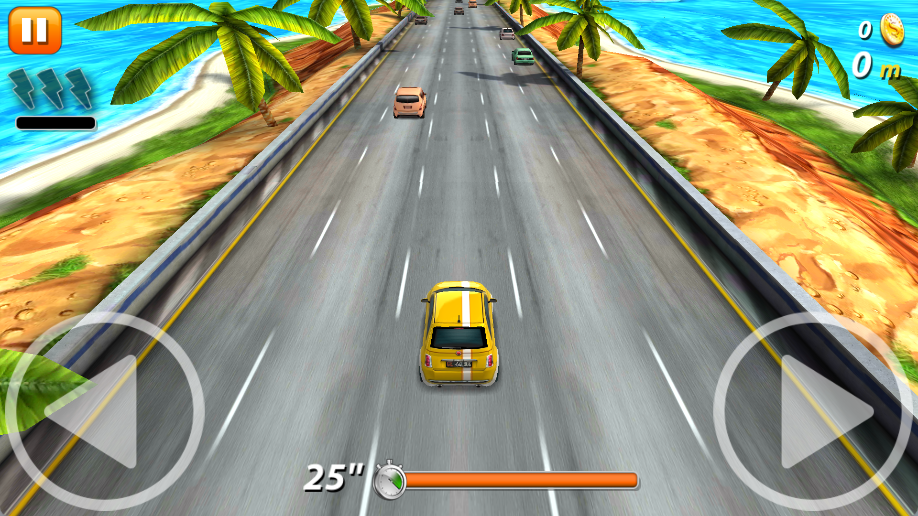Steer right with the right arrow control
The height and width of the screenshot is (516, 918).
click(x=812, y=411)
